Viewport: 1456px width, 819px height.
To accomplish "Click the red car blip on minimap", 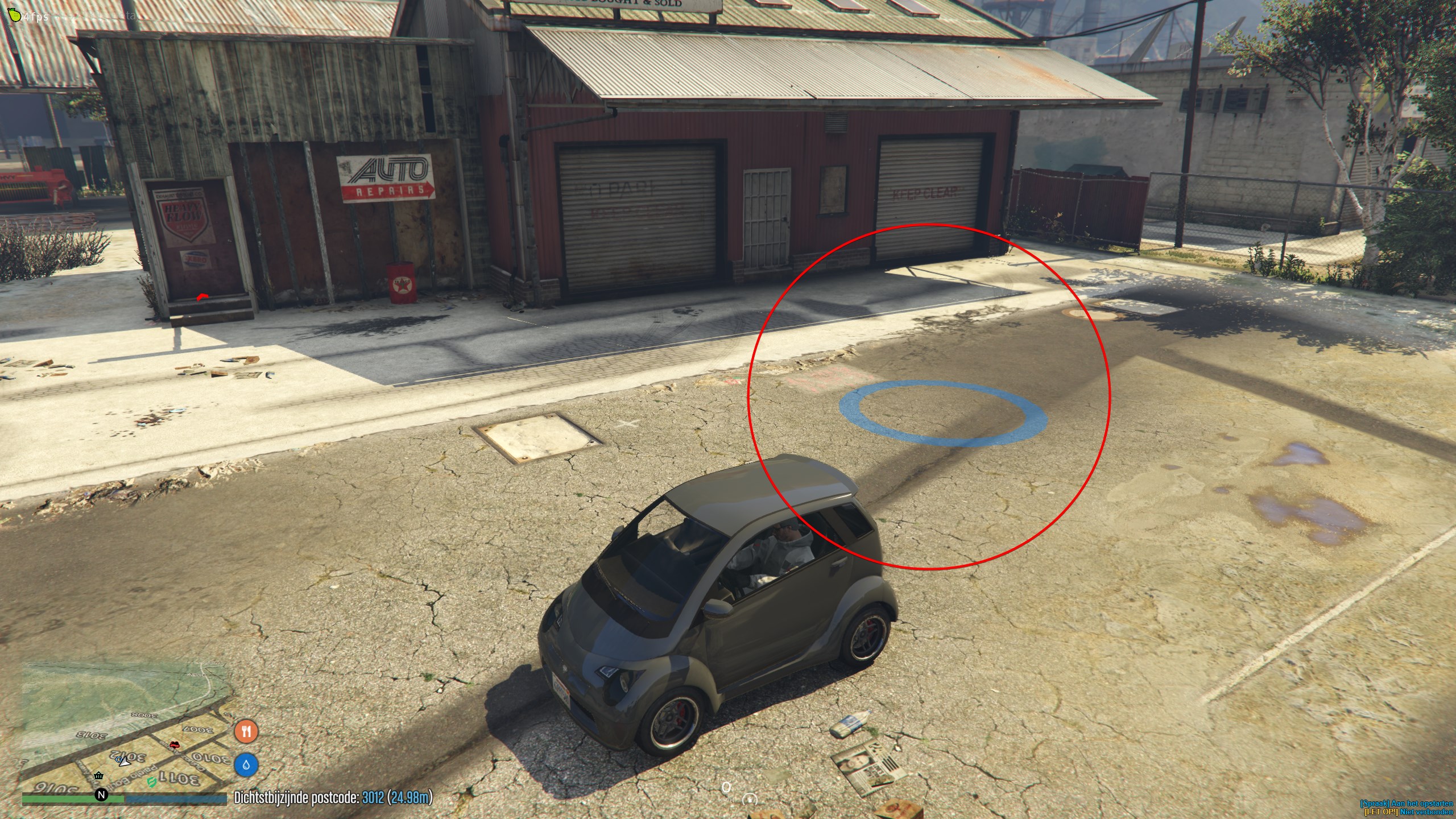I will pyautogui.click(x=175, y=744).
